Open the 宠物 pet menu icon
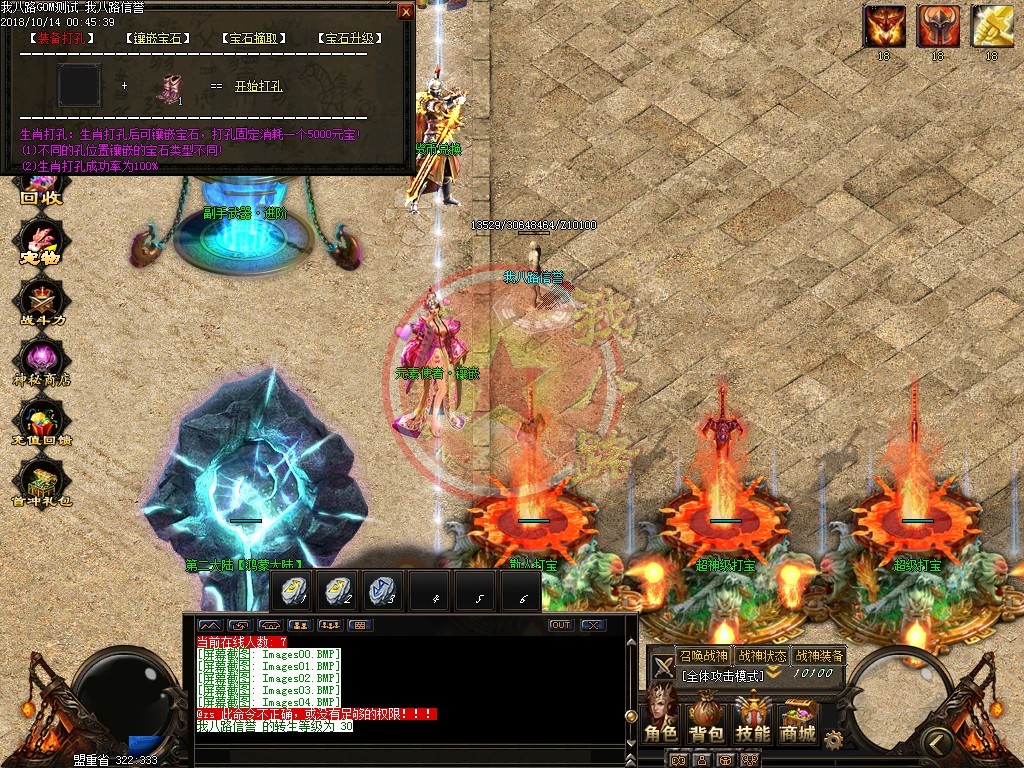This screenshot has height=768, width=1024. tap(42, 245)
